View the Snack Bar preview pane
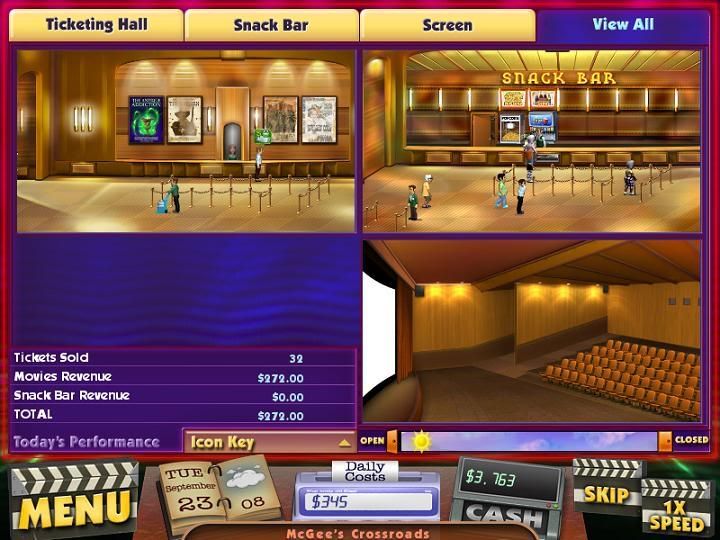This screenshot has height=540, width=720. coord(532,141)
